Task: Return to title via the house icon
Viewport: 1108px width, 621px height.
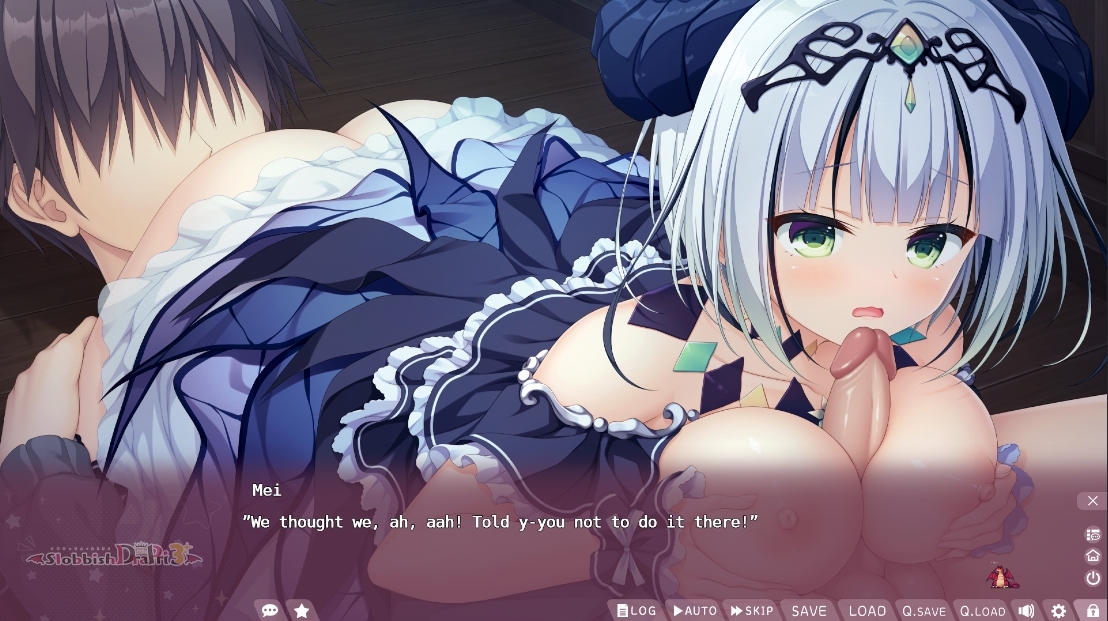Action: pyautogui.click(x=1093, y=556)
